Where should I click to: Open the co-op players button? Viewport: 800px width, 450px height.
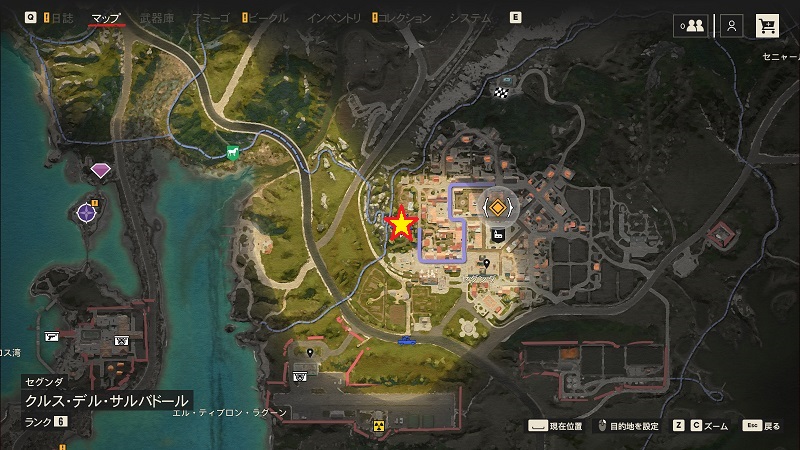(689, 26)
